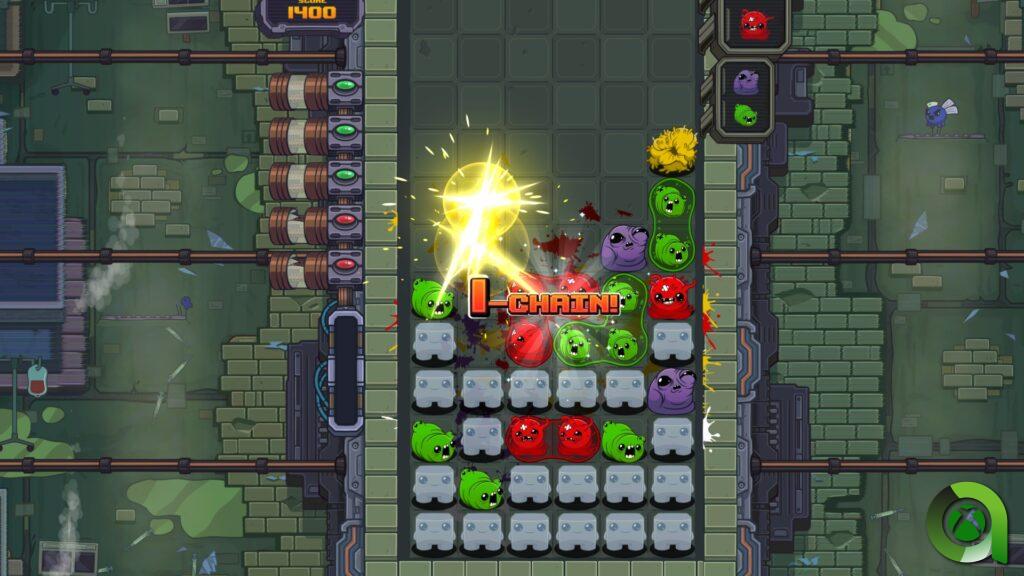
Task: Click the red blob next-piece preview
Action: pyautogui.click(x=753, y=23)
